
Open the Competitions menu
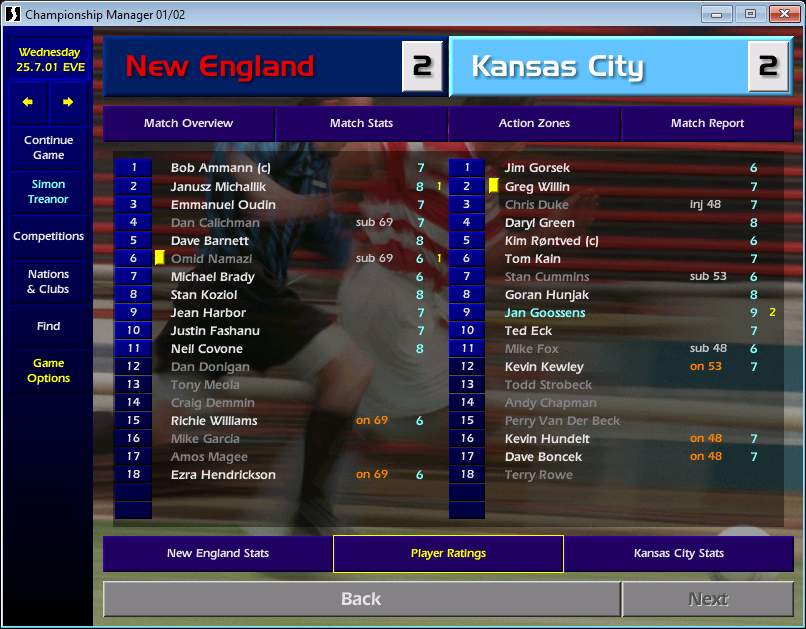click(48, 237)
